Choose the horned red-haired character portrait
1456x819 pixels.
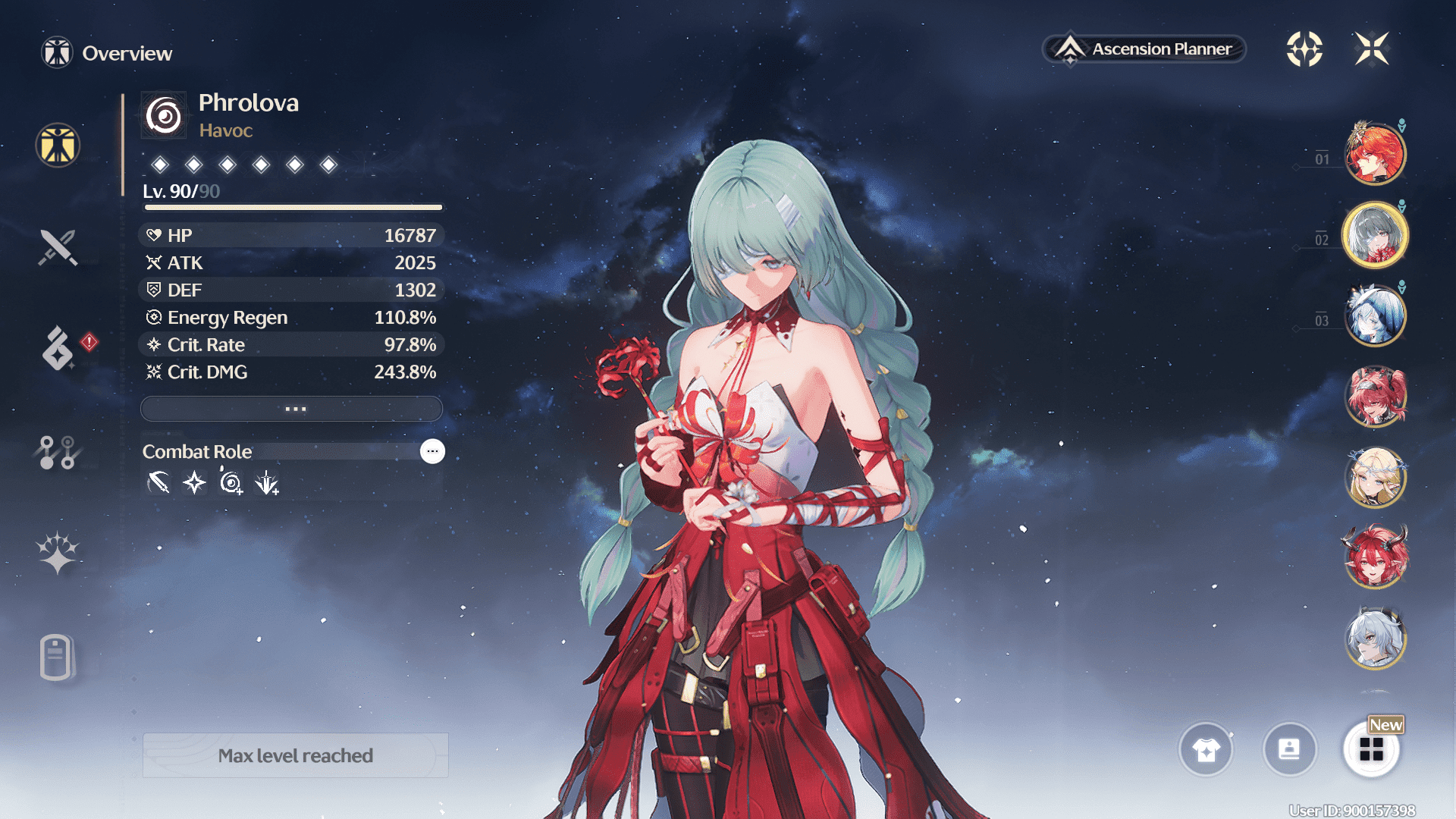[1374, 558]
